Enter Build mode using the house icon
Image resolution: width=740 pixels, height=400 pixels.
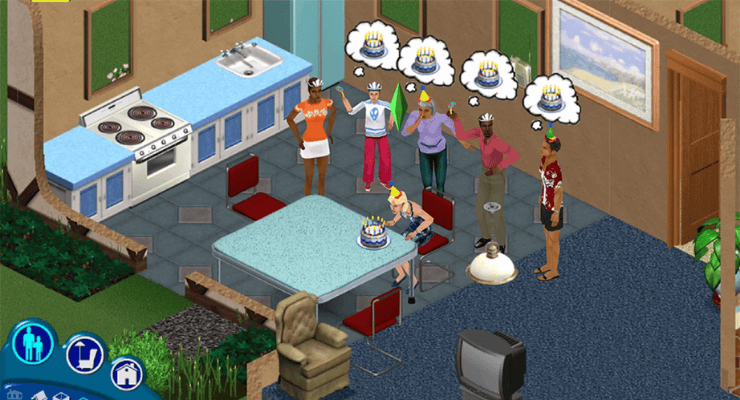[x=127, y=375]
